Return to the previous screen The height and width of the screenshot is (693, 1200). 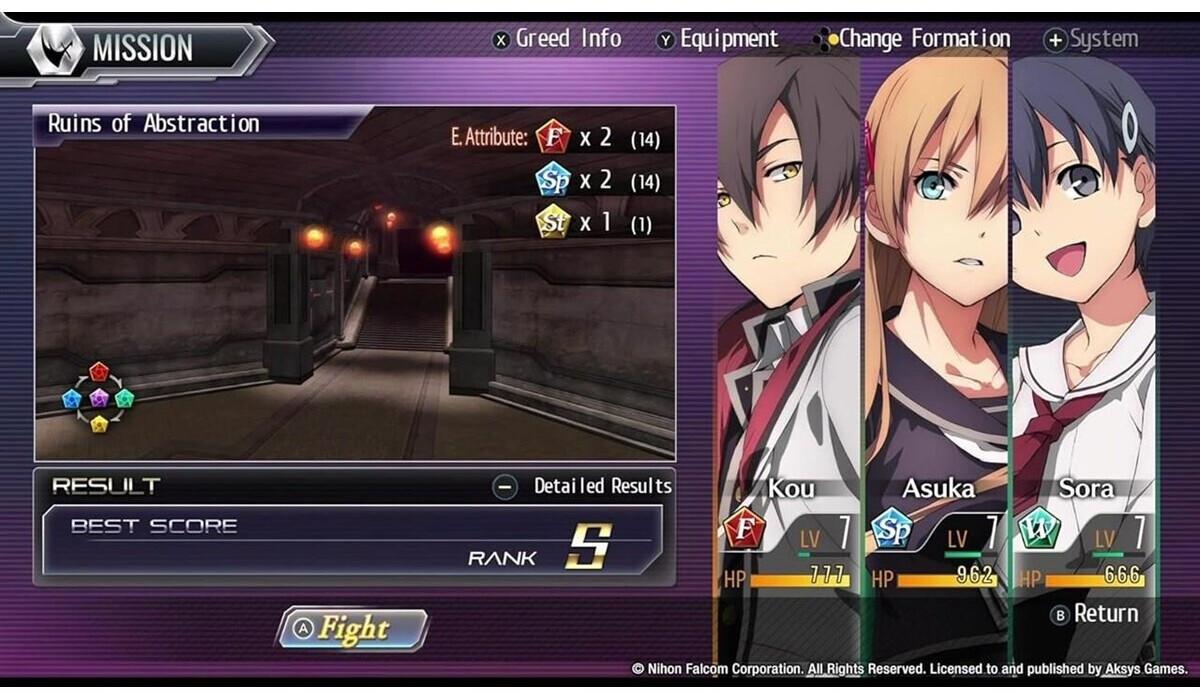point(1094,614)
